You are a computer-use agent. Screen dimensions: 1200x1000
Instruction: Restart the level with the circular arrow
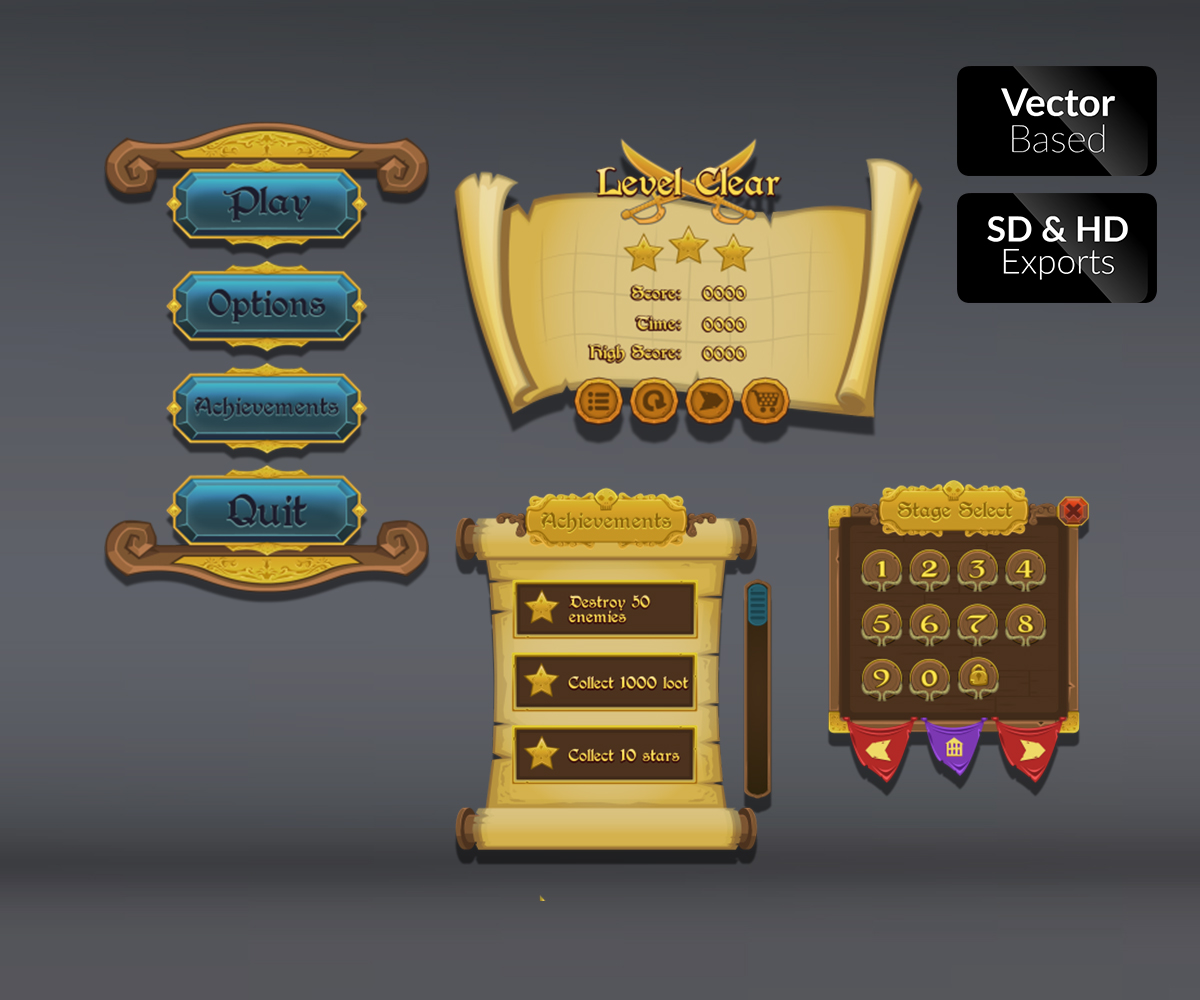[654, 402]
